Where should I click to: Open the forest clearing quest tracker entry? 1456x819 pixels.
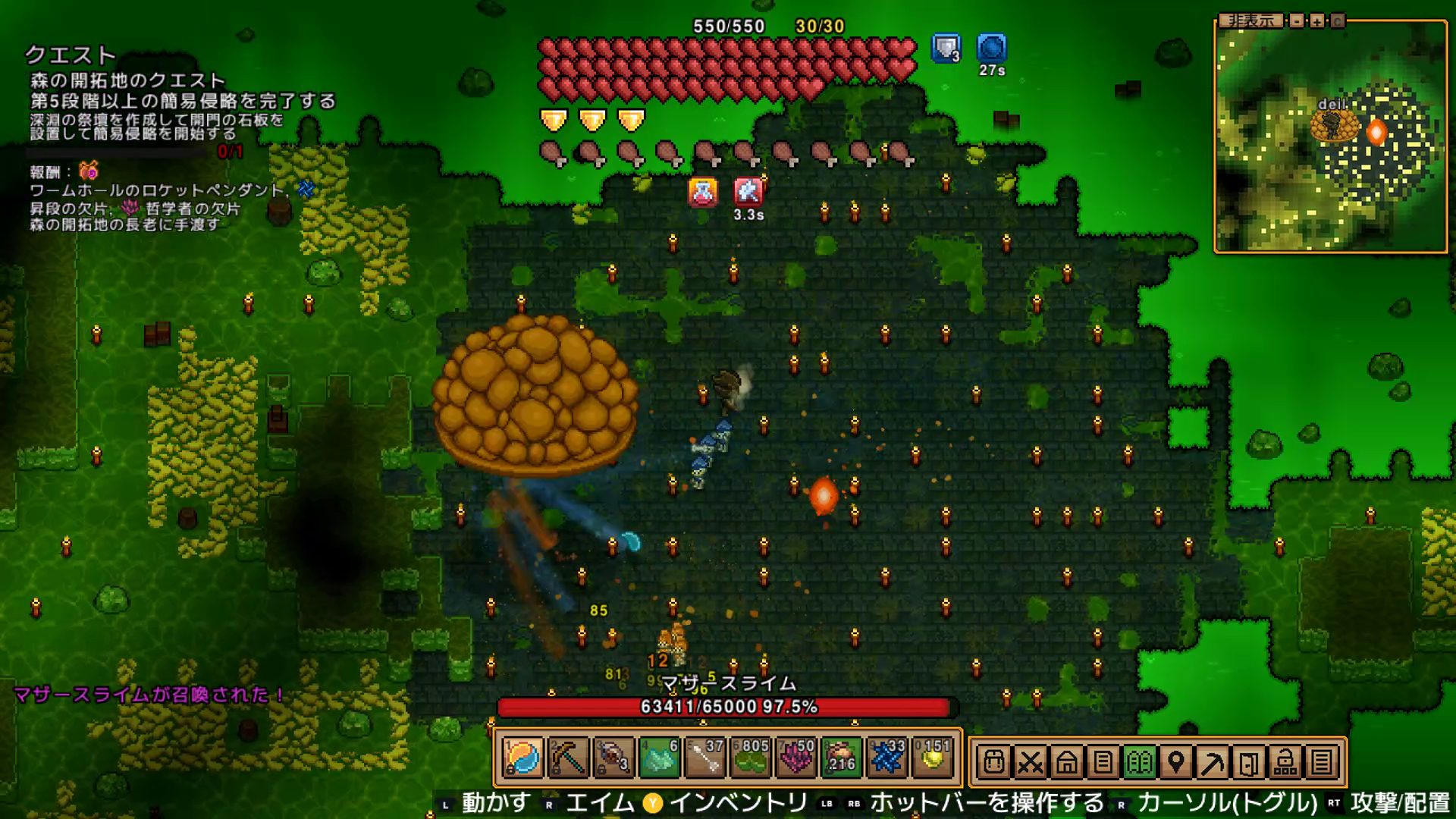click(x=127, y=80)
